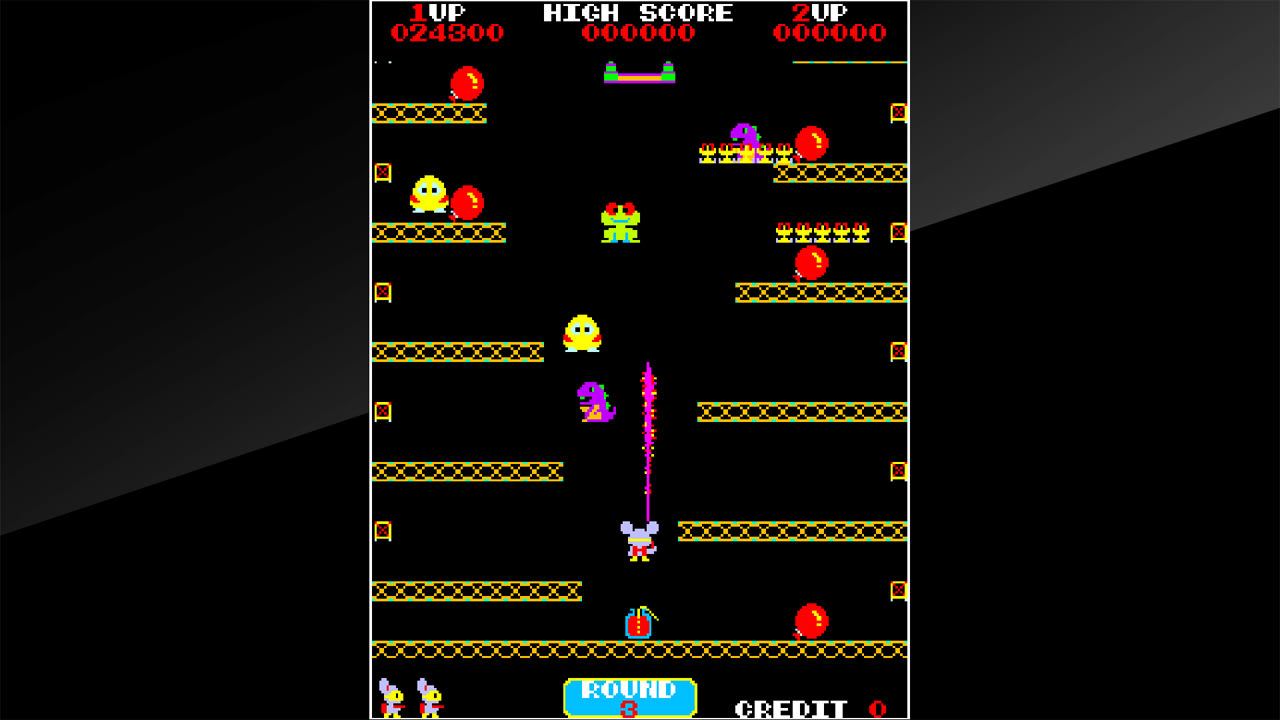
Task: Select the red balloon on the top-left platform
Action: [x=466, y=83]
